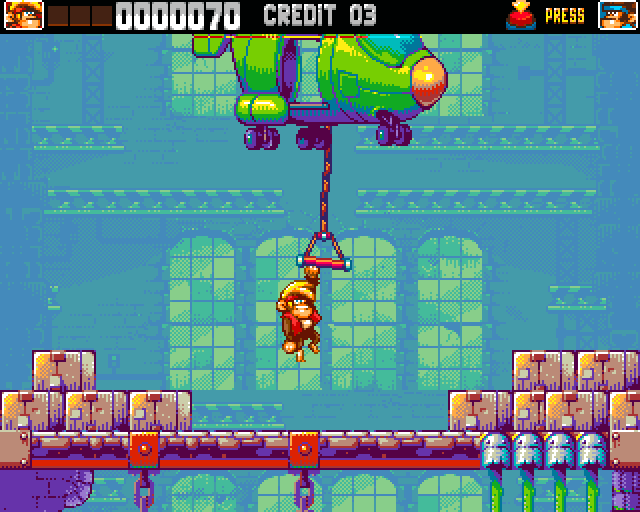Image resolution: width=640 pixels, height=512 pixels.
Task: Click player one's character portrait
Action: pos(22,15)
